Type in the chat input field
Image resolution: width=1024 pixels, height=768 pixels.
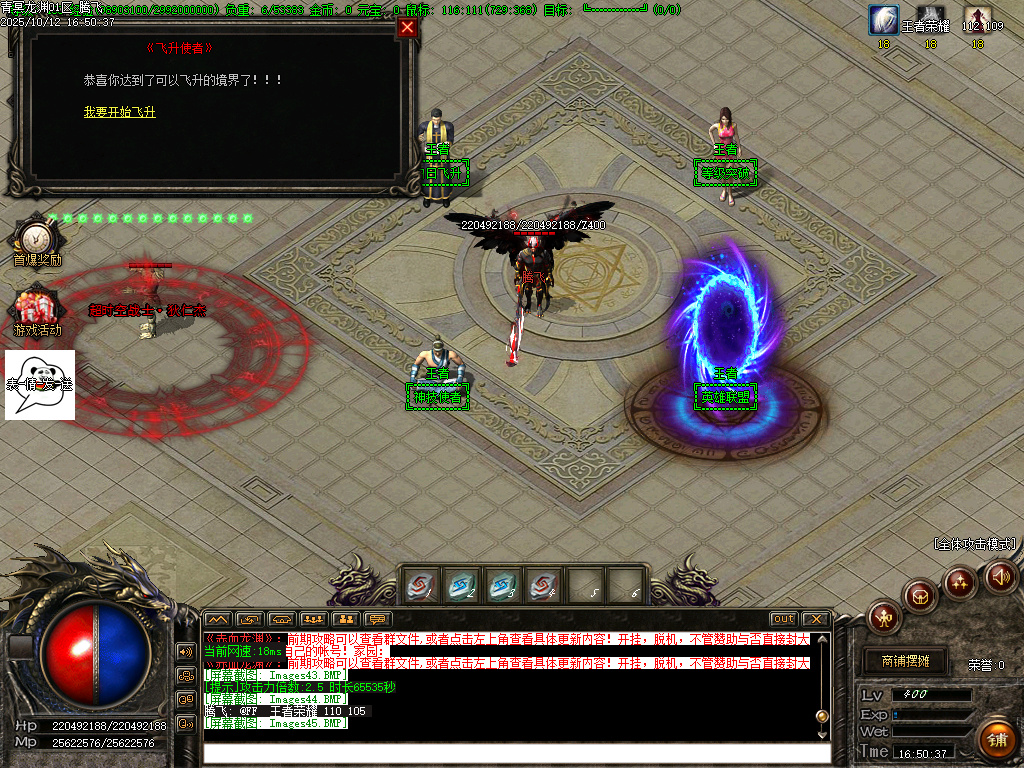click(x=515, y=752)
